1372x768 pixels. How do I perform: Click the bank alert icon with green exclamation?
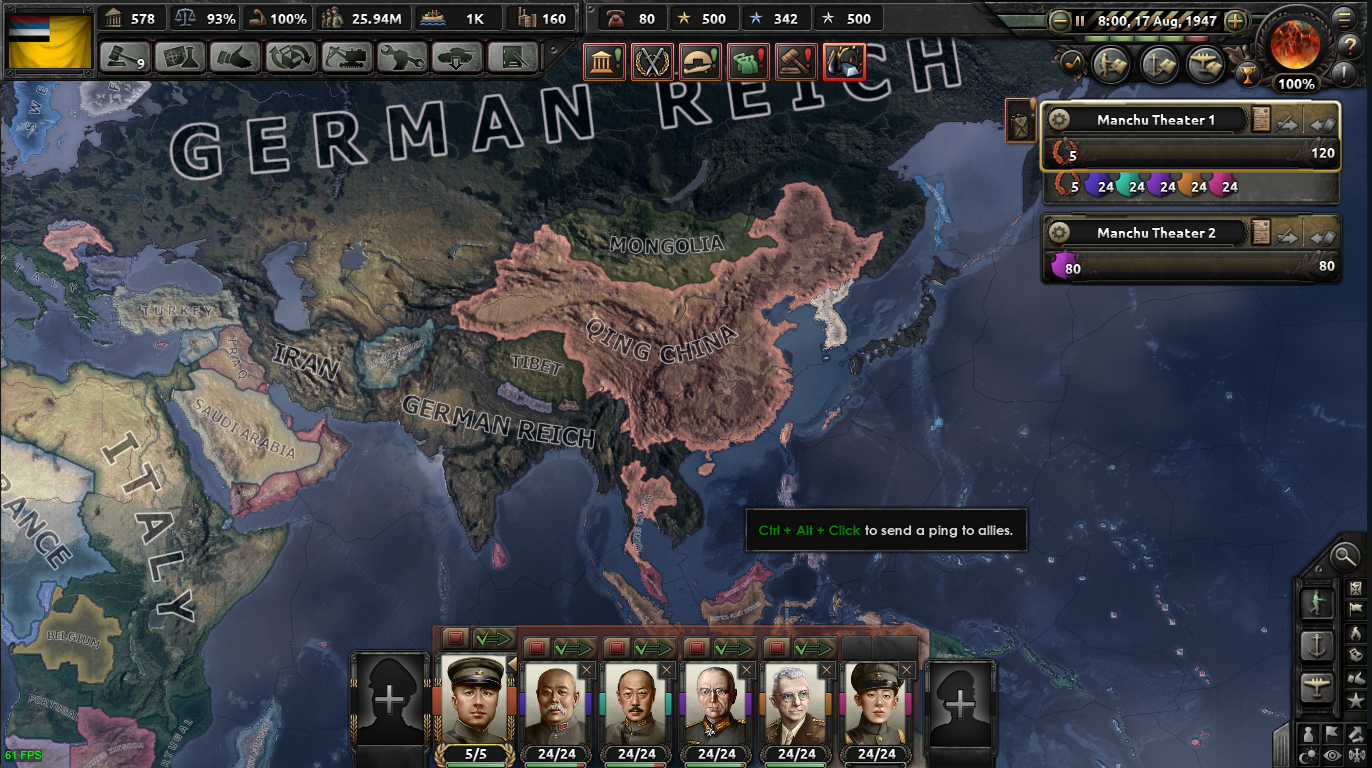[x=603, y=61]
